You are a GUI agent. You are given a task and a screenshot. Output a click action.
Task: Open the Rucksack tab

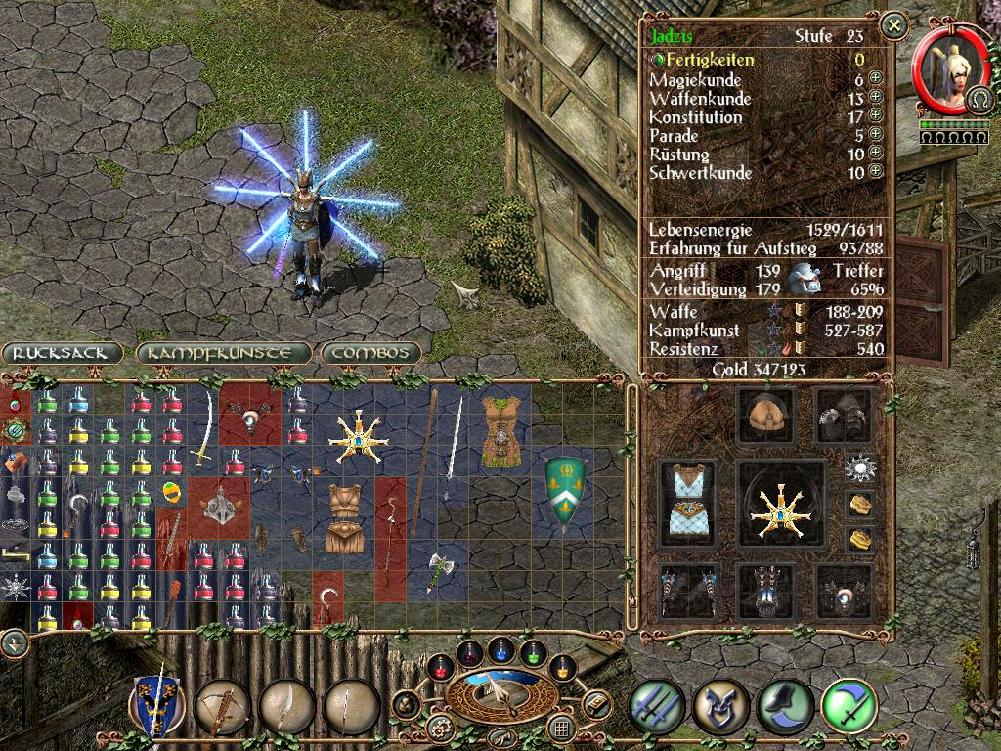tap(62, 353)
